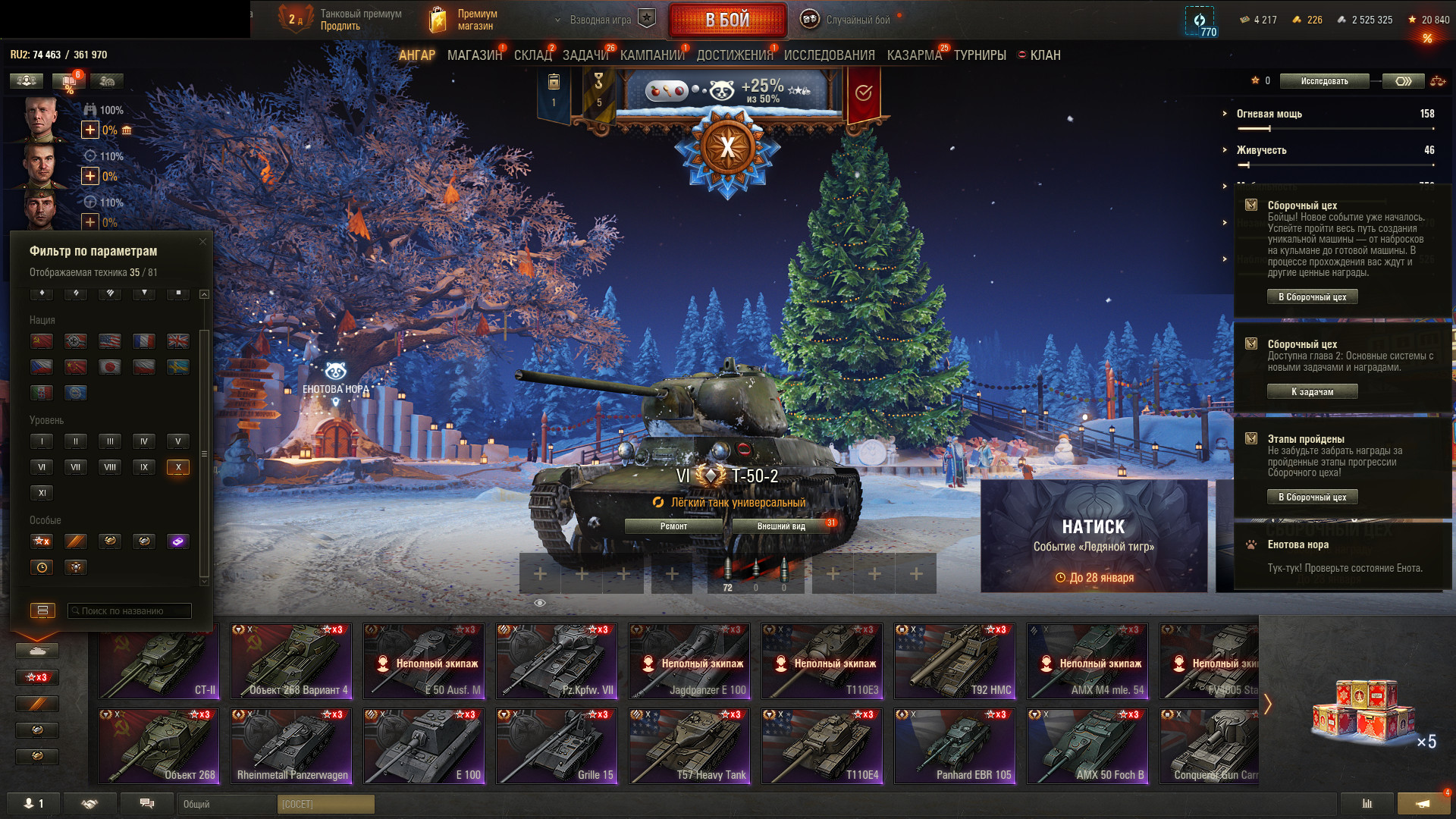Toggle the tier VIII level filter
This screenshot has width=1456, height=819.
pyautogui.click(x=110, y=467)
